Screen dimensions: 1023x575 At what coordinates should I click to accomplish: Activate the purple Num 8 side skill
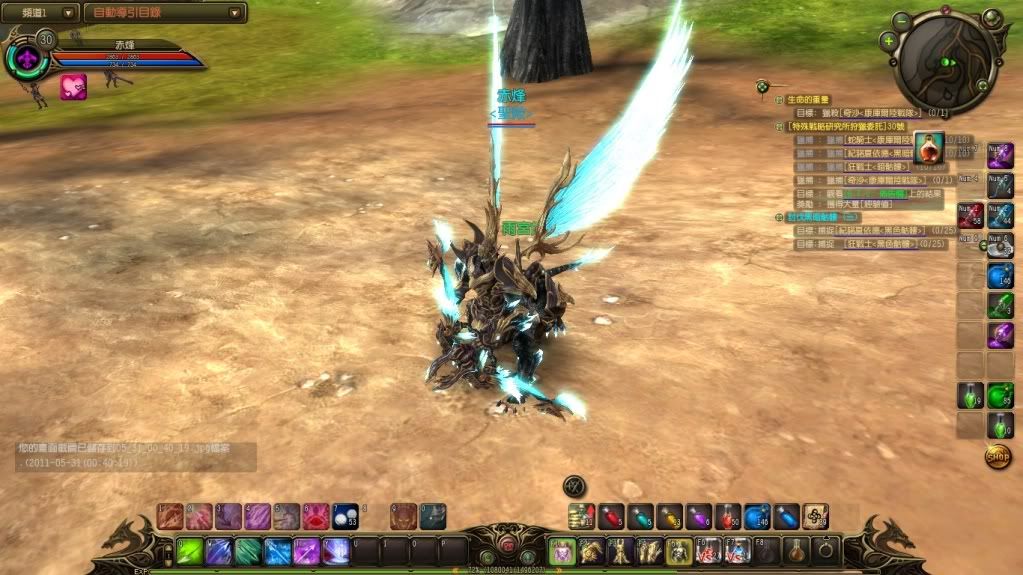click(x=1000, y=155)
